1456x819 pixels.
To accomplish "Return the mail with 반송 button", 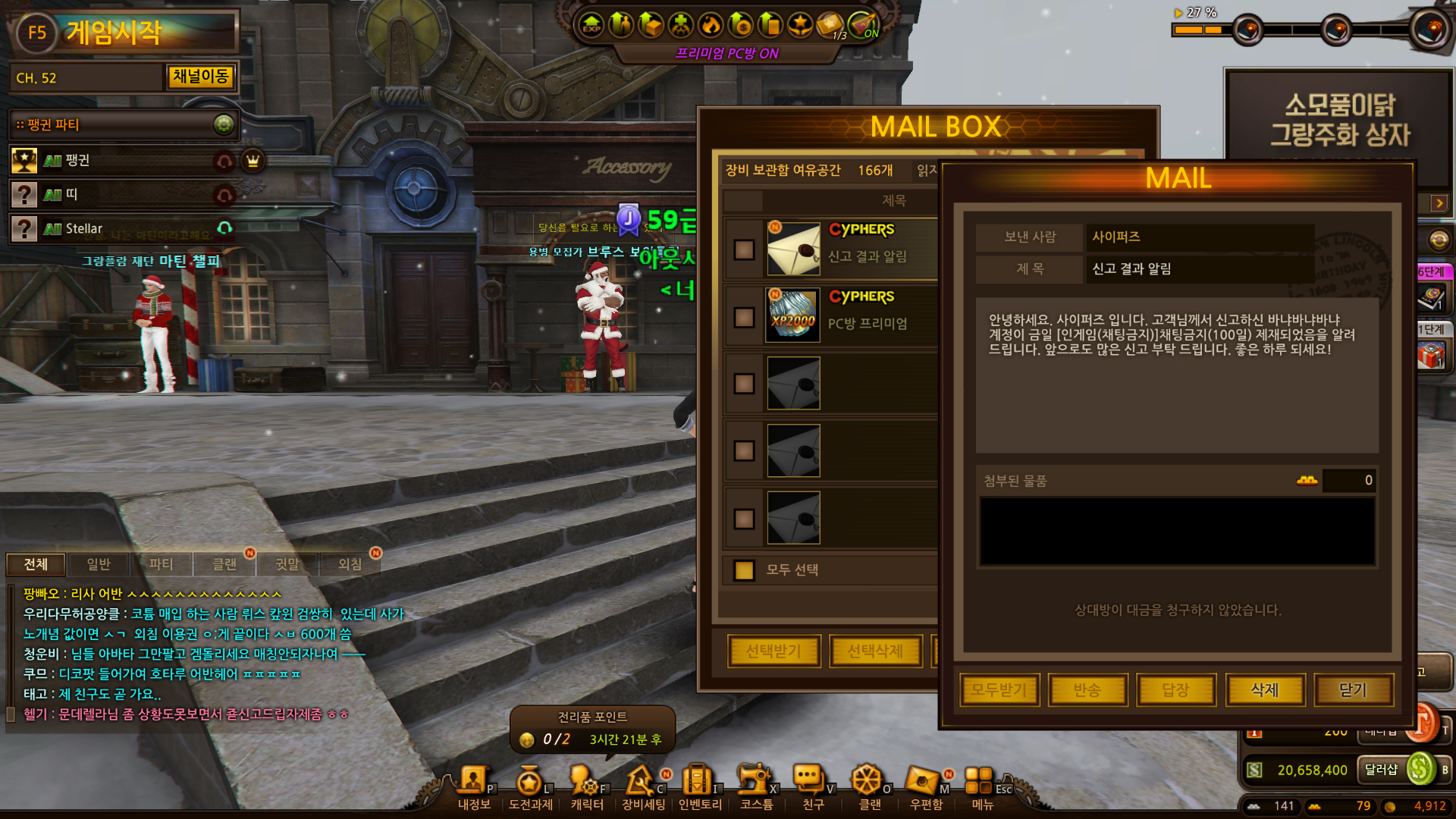I will pos(1087,690).
